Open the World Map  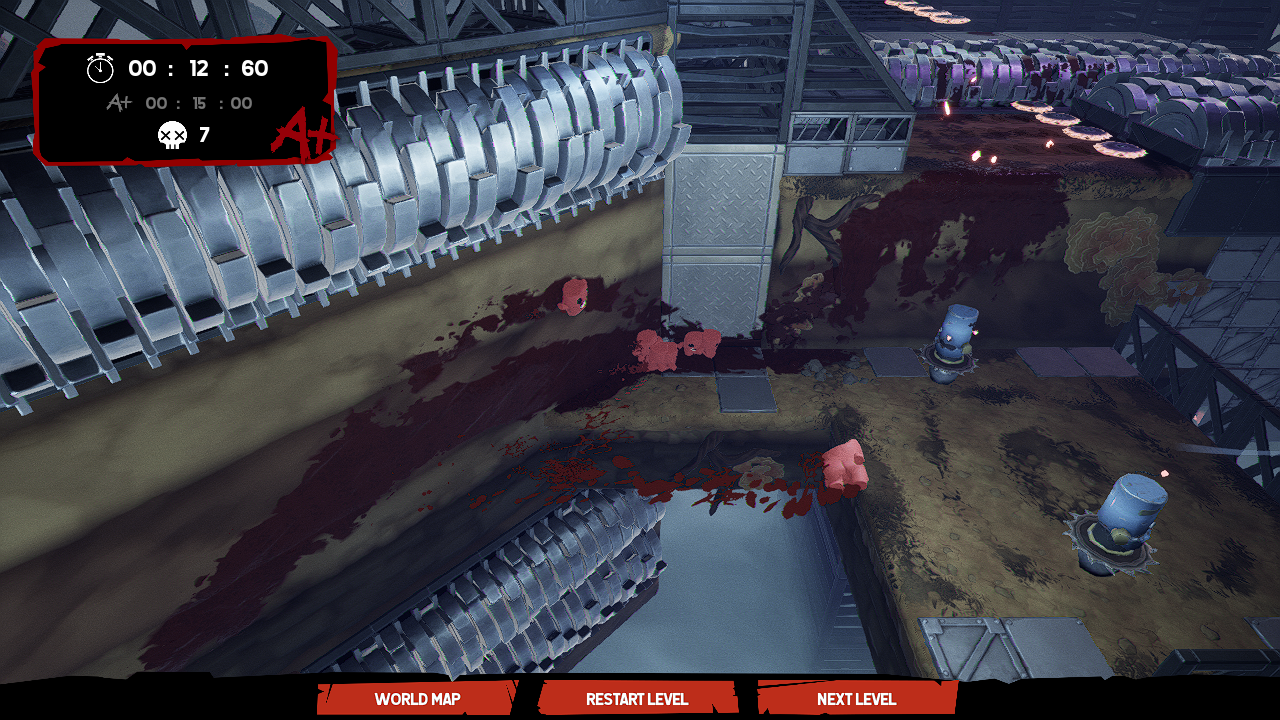click(417, 699)
